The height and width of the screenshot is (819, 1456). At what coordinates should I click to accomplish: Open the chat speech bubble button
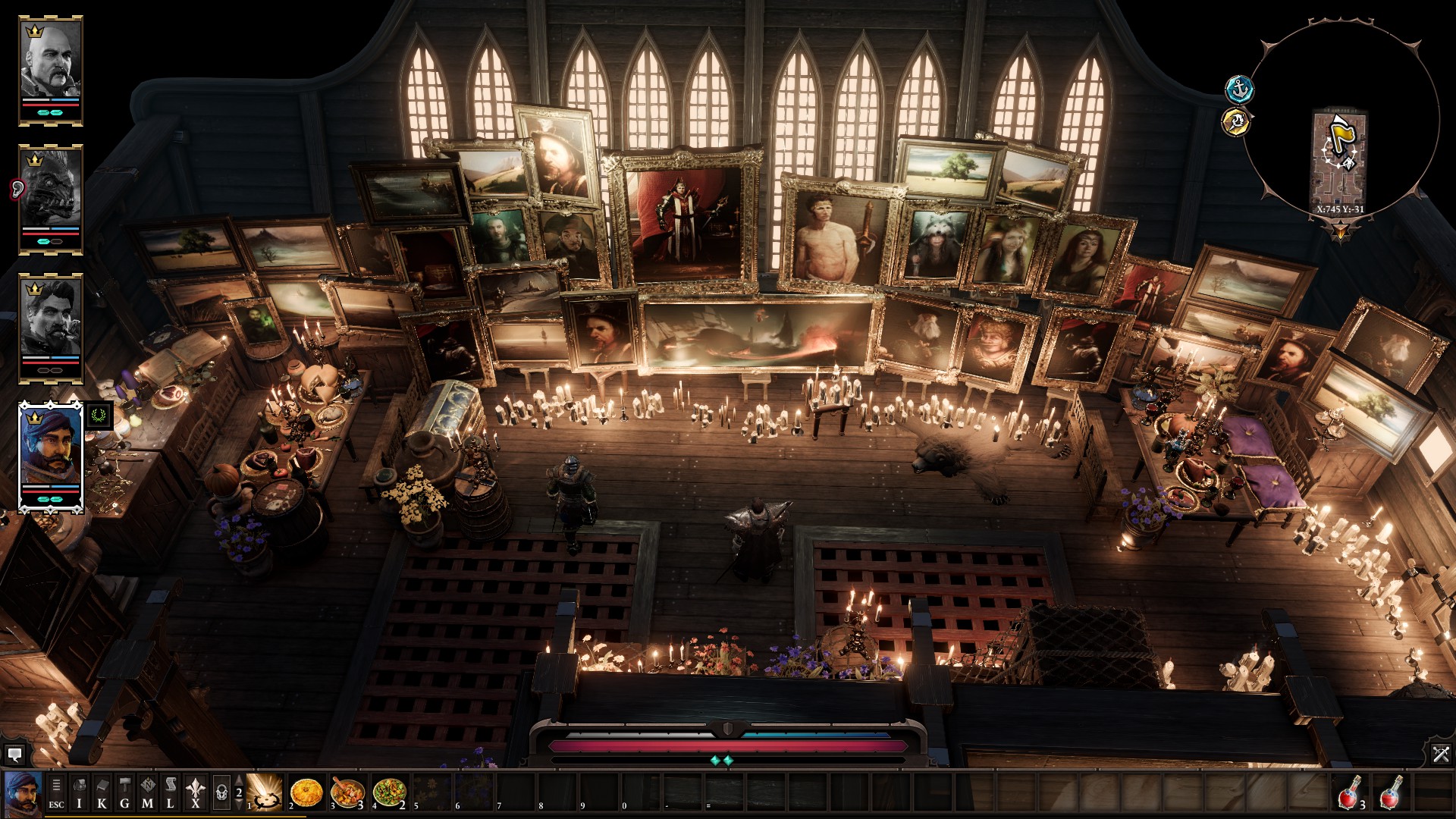[14, 755]
